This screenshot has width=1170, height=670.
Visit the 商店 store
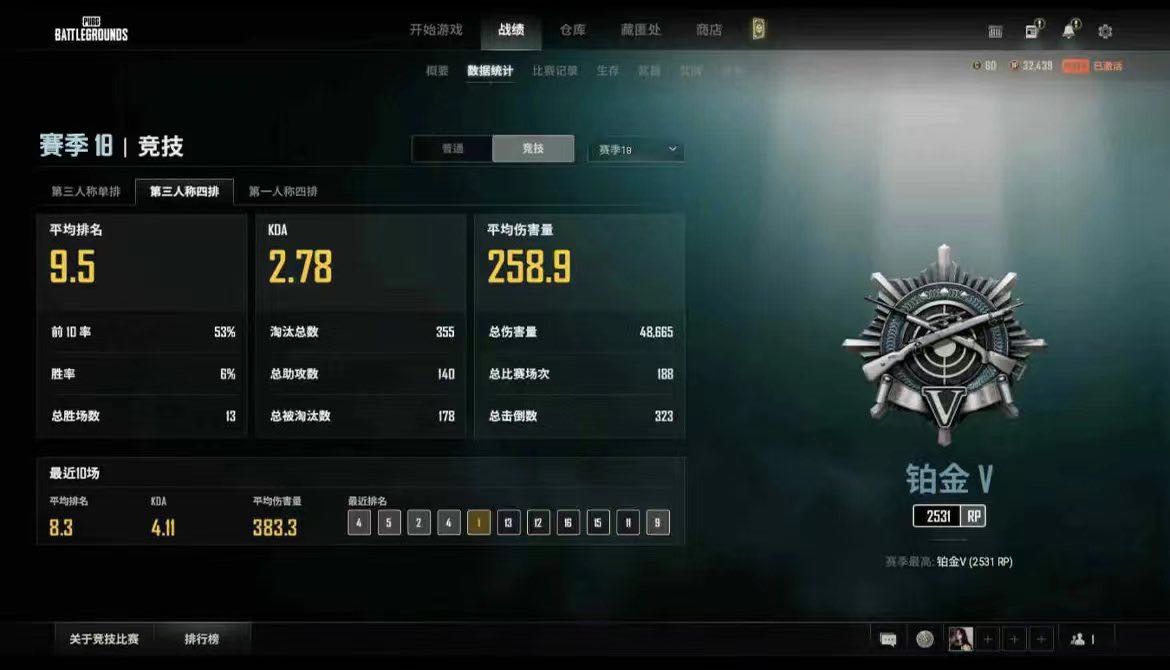tap(709, 30)
